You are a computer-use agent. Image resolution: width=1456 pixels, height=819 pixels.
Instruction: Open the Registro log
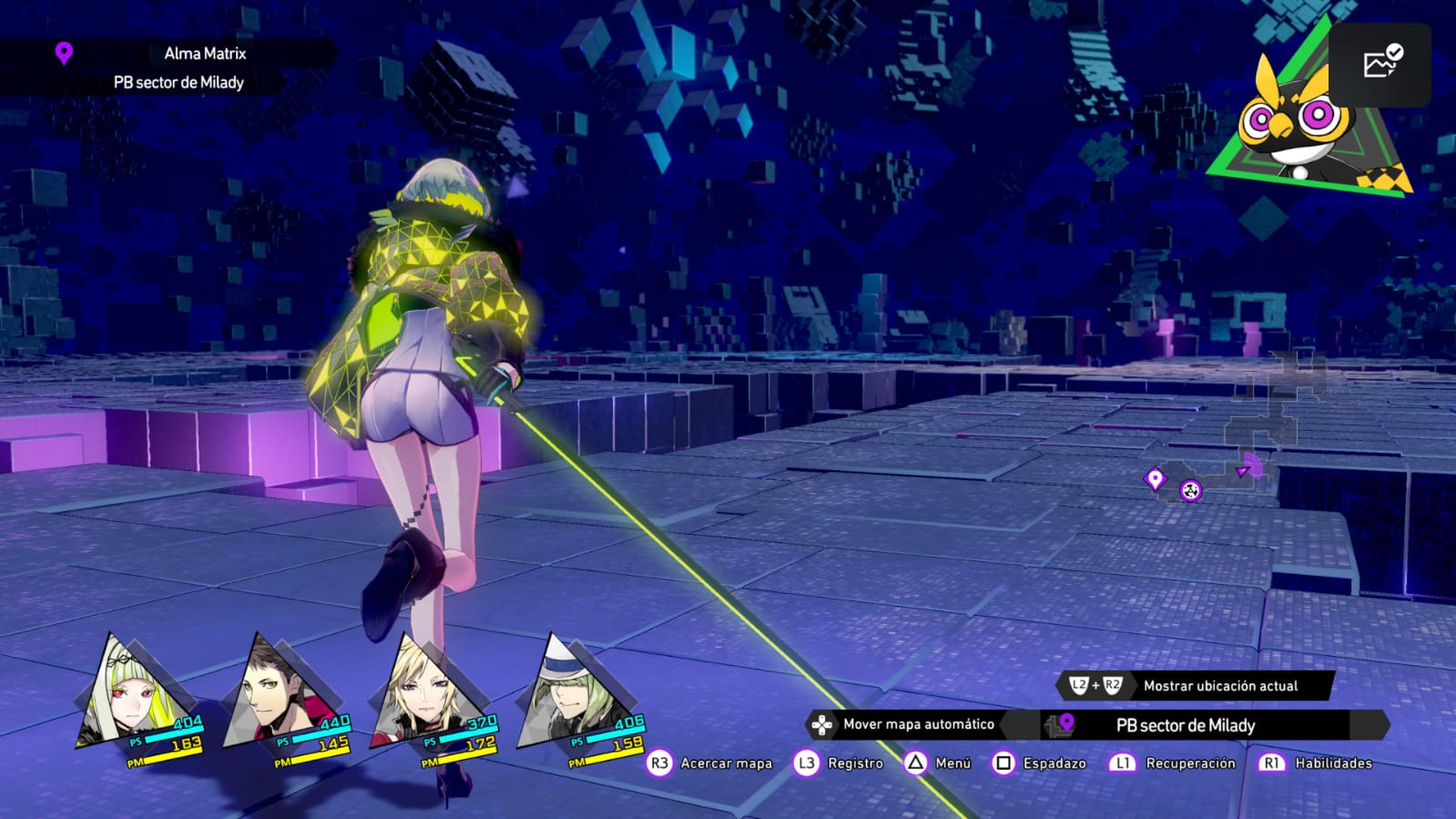pos(854,763)
